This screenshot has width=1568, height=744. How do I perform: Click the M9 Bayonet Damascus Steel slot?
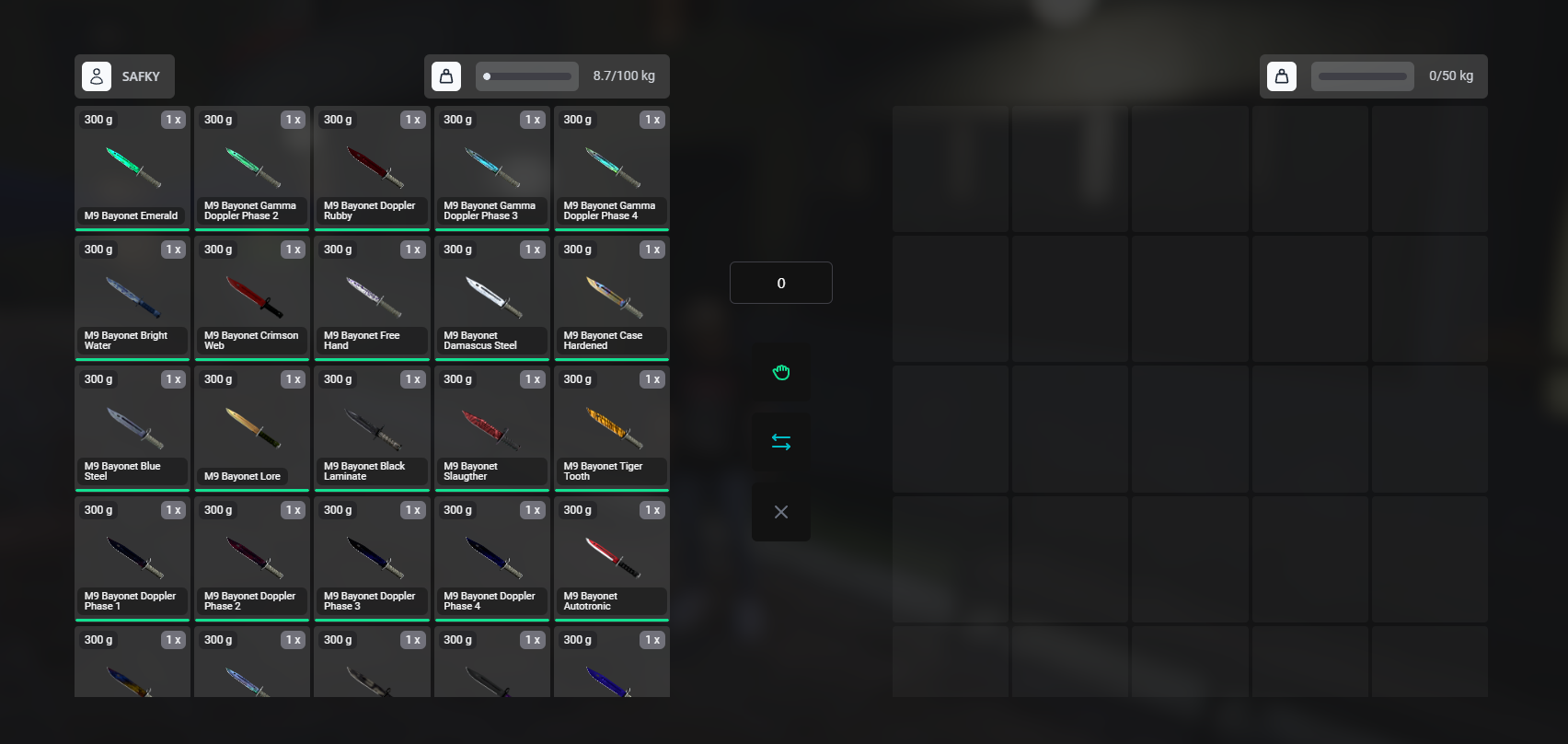point(491,297)
